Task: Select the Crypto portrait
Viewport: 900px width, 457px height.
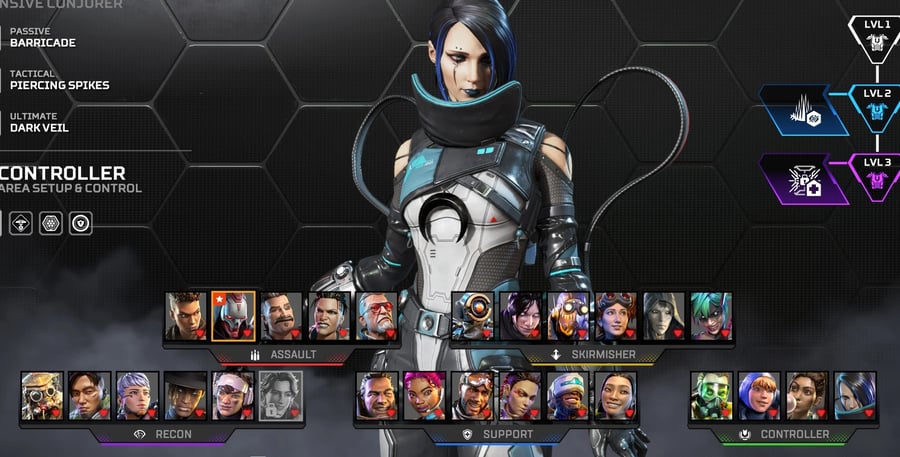Action: coord(90,396)
